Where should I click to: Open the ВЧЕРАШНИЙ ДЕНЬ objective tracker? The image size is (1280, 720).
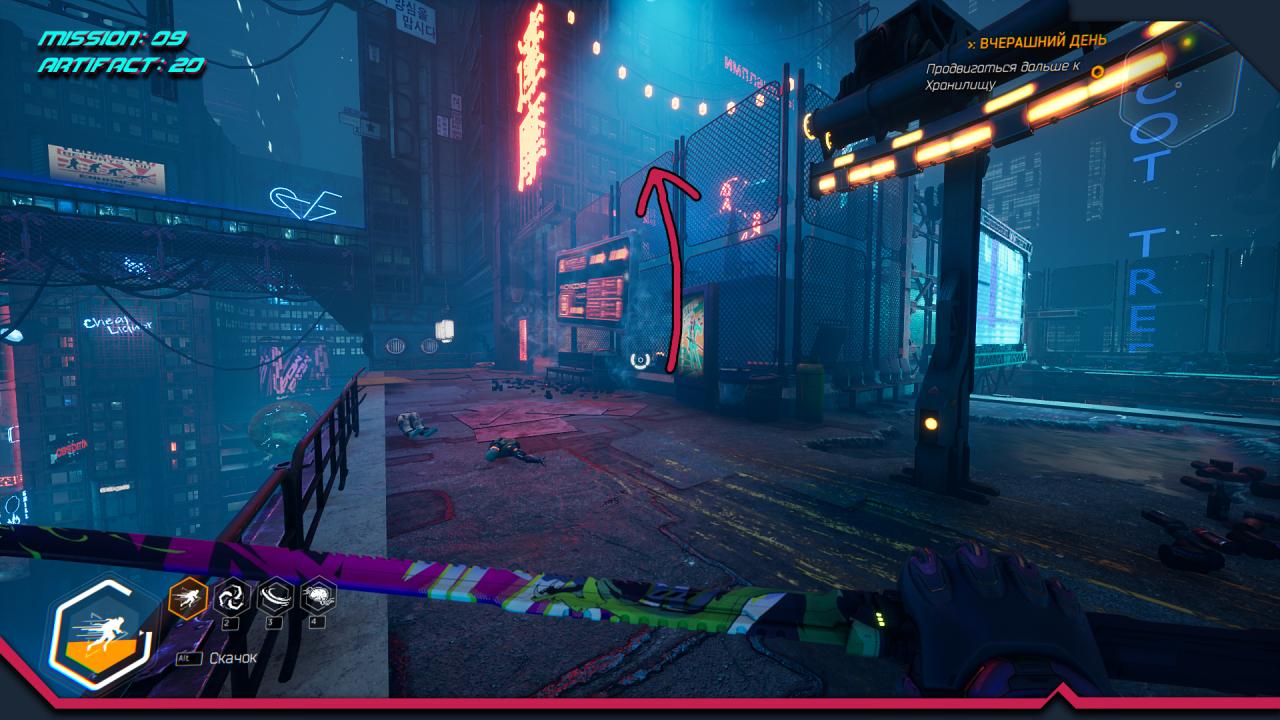tap(1042, 42)
